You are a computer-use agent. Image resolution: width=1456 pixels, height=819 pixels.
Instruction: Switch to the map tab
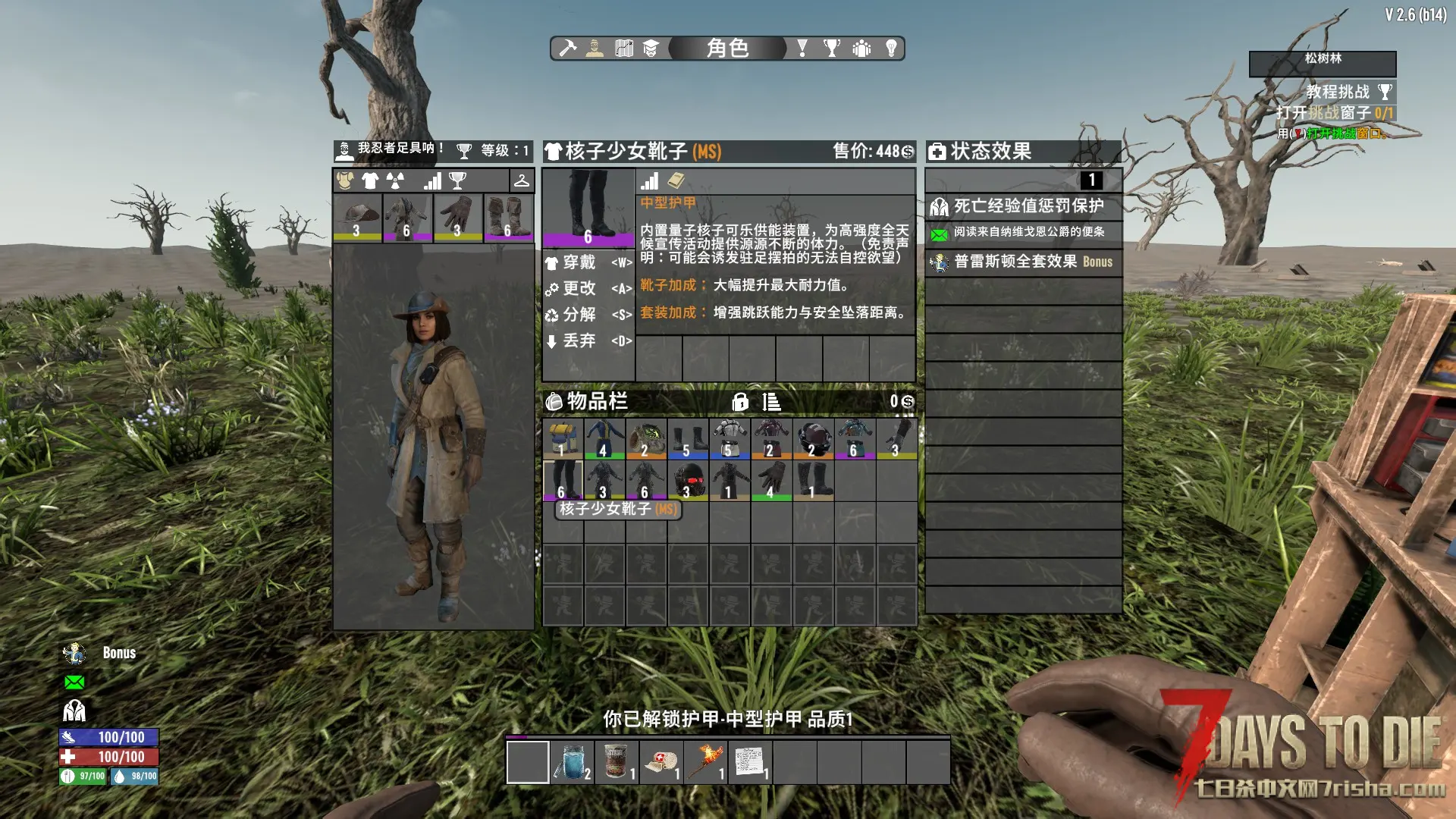623,49
